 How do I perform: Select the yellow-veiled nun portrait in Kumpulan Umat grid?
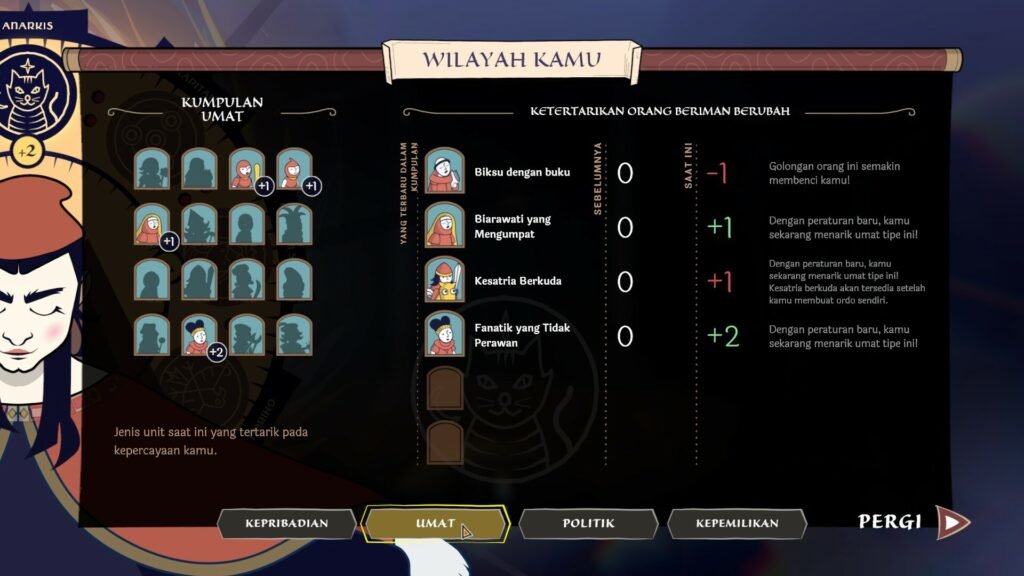point(151,225)
